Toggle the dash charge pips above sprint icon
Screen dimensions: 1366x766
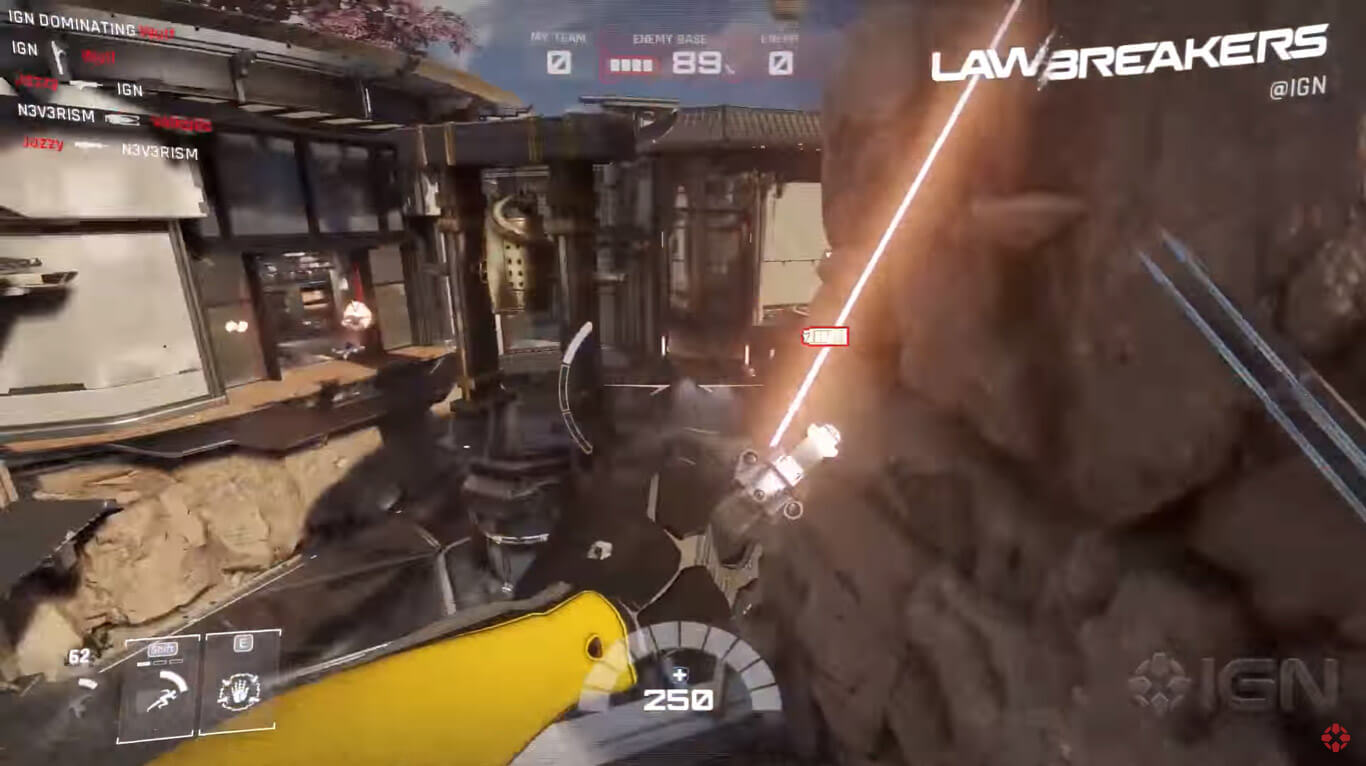point(161,662)
